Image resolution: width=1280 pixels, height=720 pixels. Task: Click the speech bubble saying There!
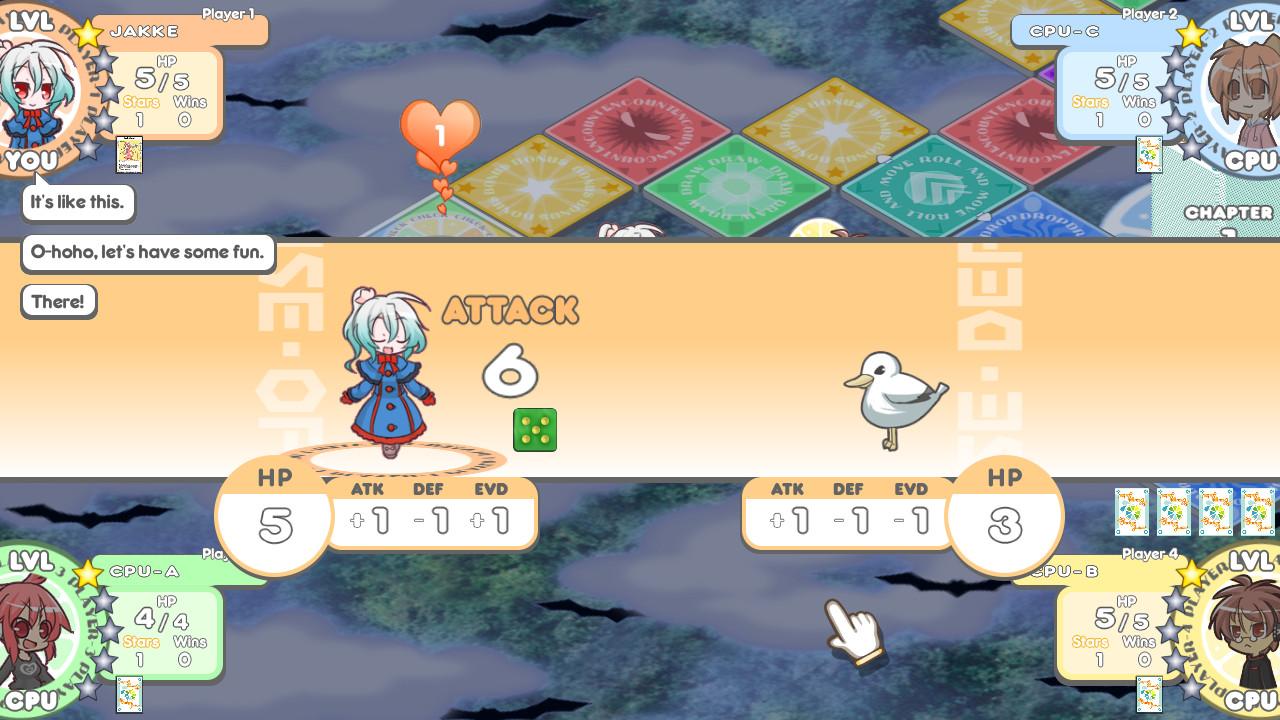58,301
